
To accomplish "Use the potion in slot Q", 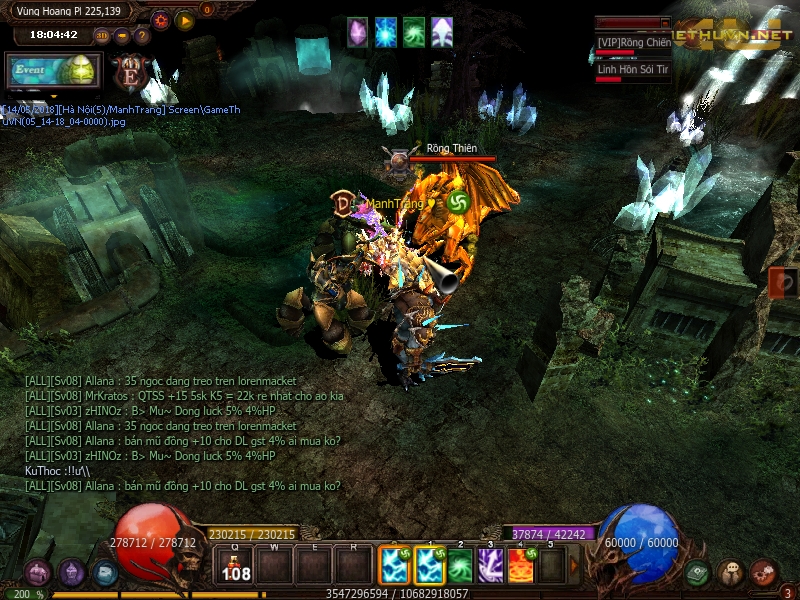I will pyautogui.click(x=236, y=566).
